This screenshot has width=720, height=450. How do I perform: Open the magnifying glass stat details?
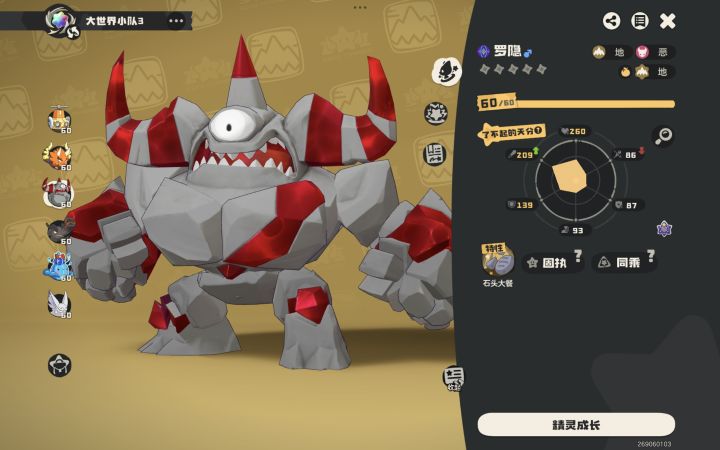click(x=663, y=135)
